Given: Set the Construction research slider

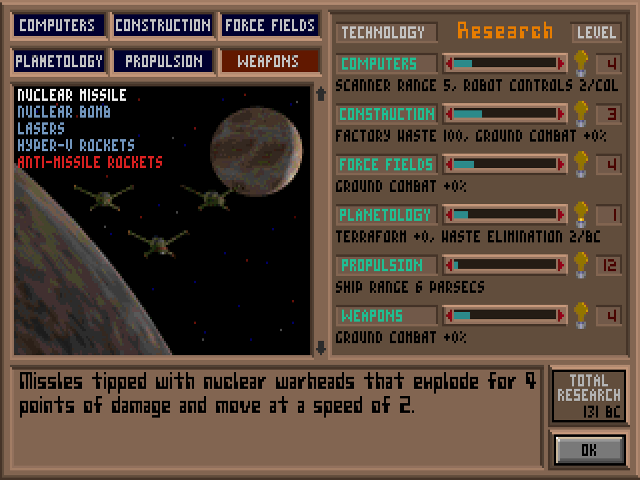Looking at the screenshot, I should click(x=505, y=114).
